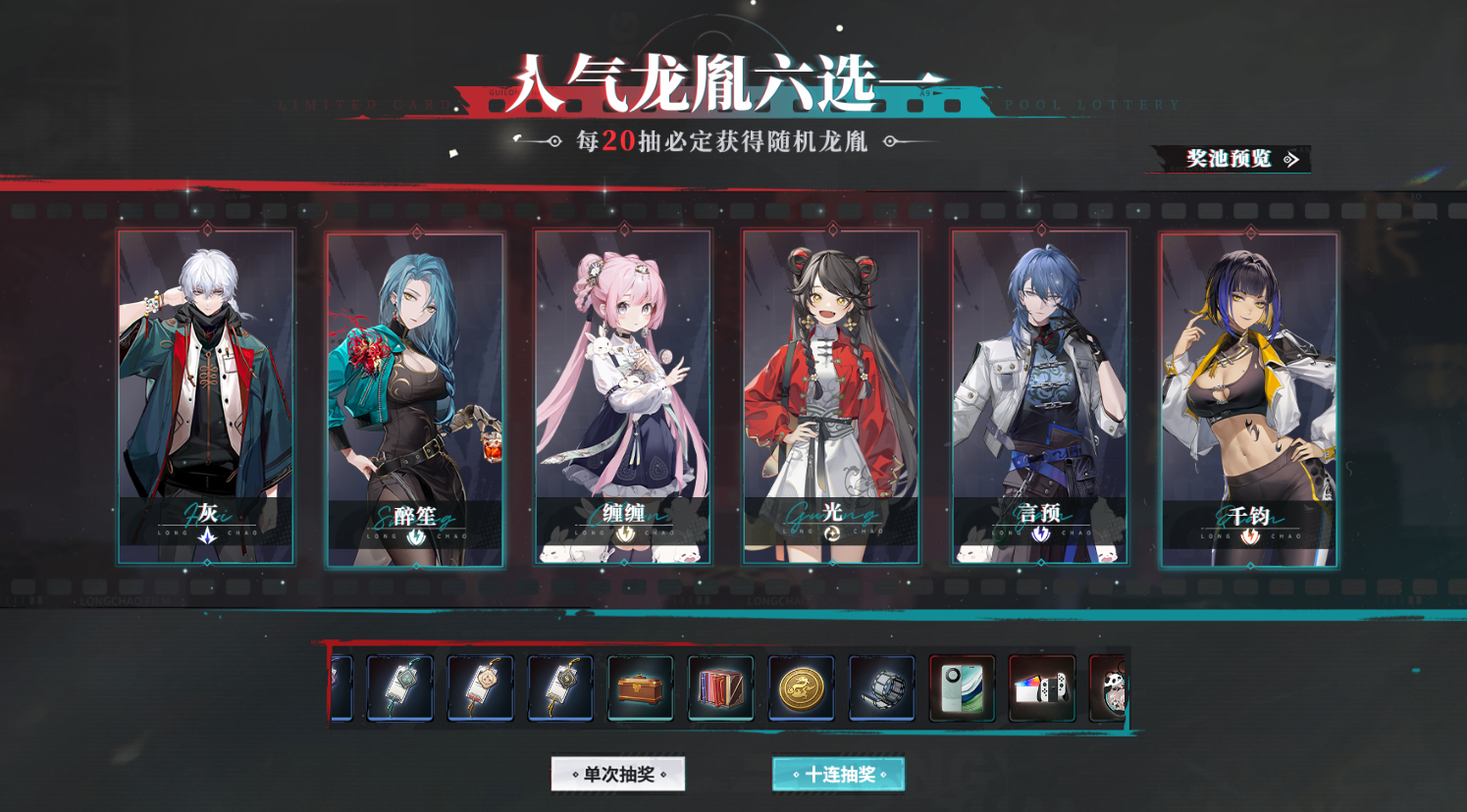Select the gold-tasseled dark-seal talisman tag
1467x812 pixels.
(560, 688)
